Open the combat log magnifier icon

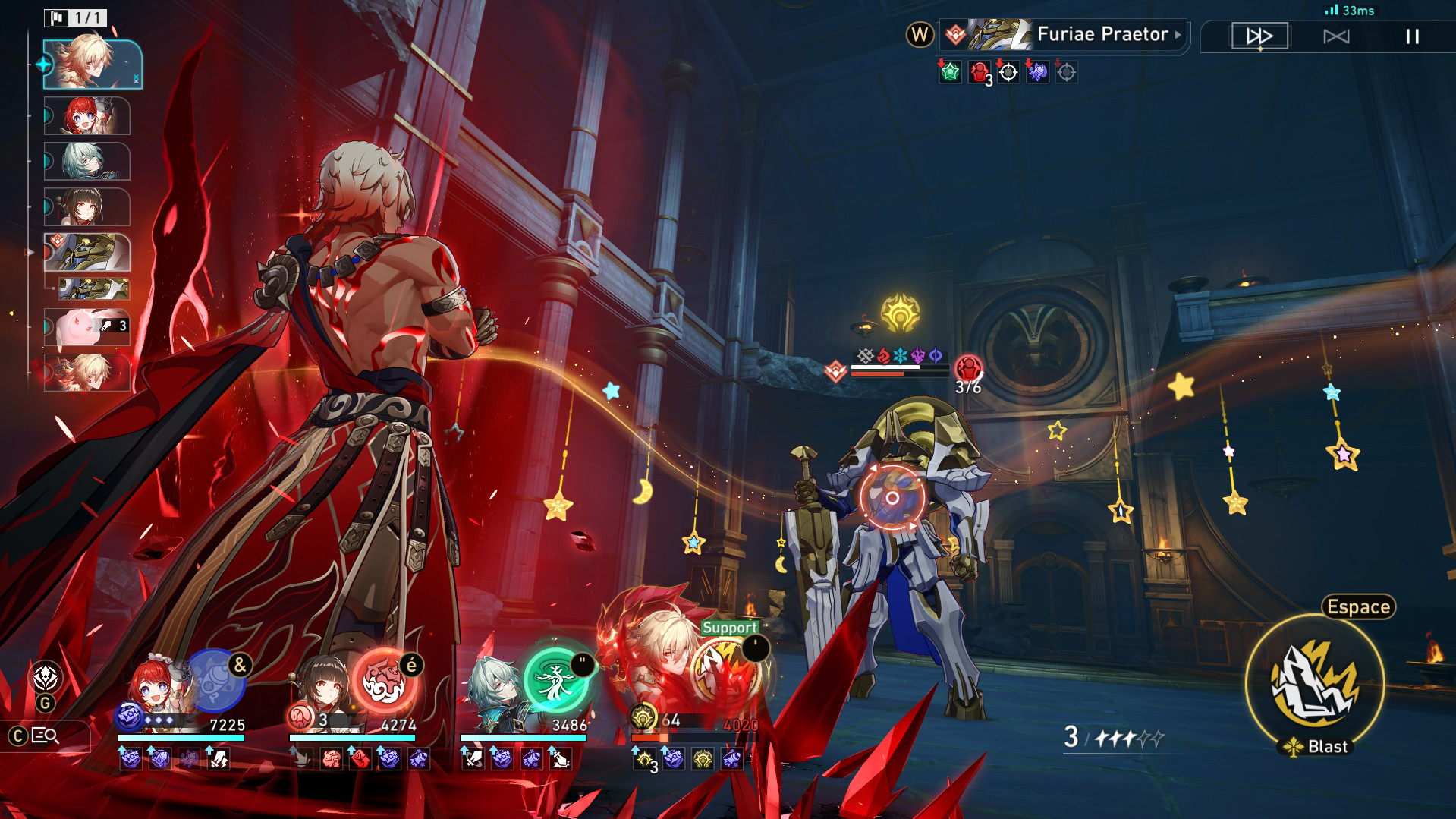pos(44,735)
